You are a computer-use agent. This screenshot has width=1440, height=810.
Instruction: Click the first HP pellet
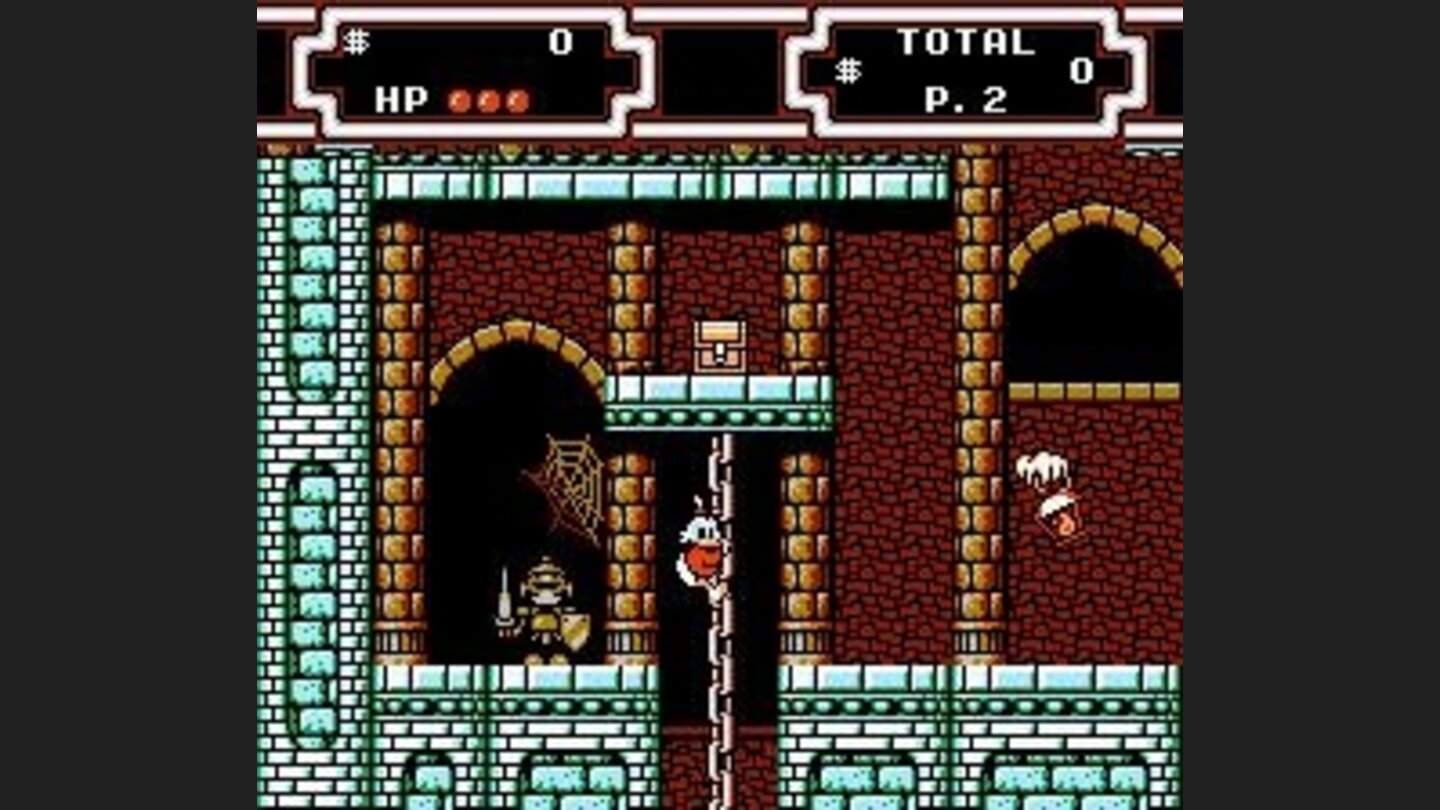[x=459, y=100]
